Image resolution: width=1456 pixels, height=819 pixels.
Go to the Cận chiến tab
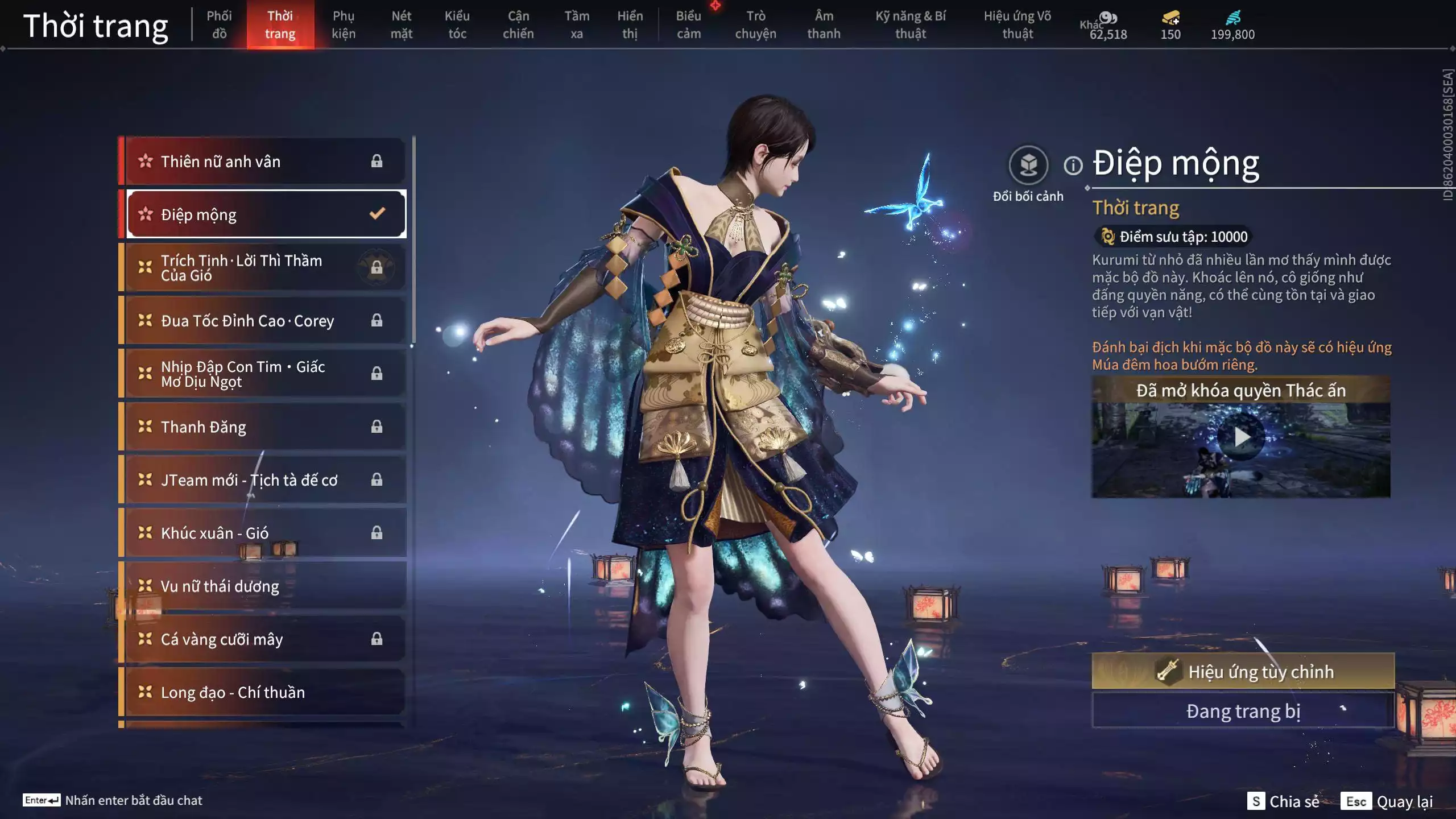(x=518, y=25)
